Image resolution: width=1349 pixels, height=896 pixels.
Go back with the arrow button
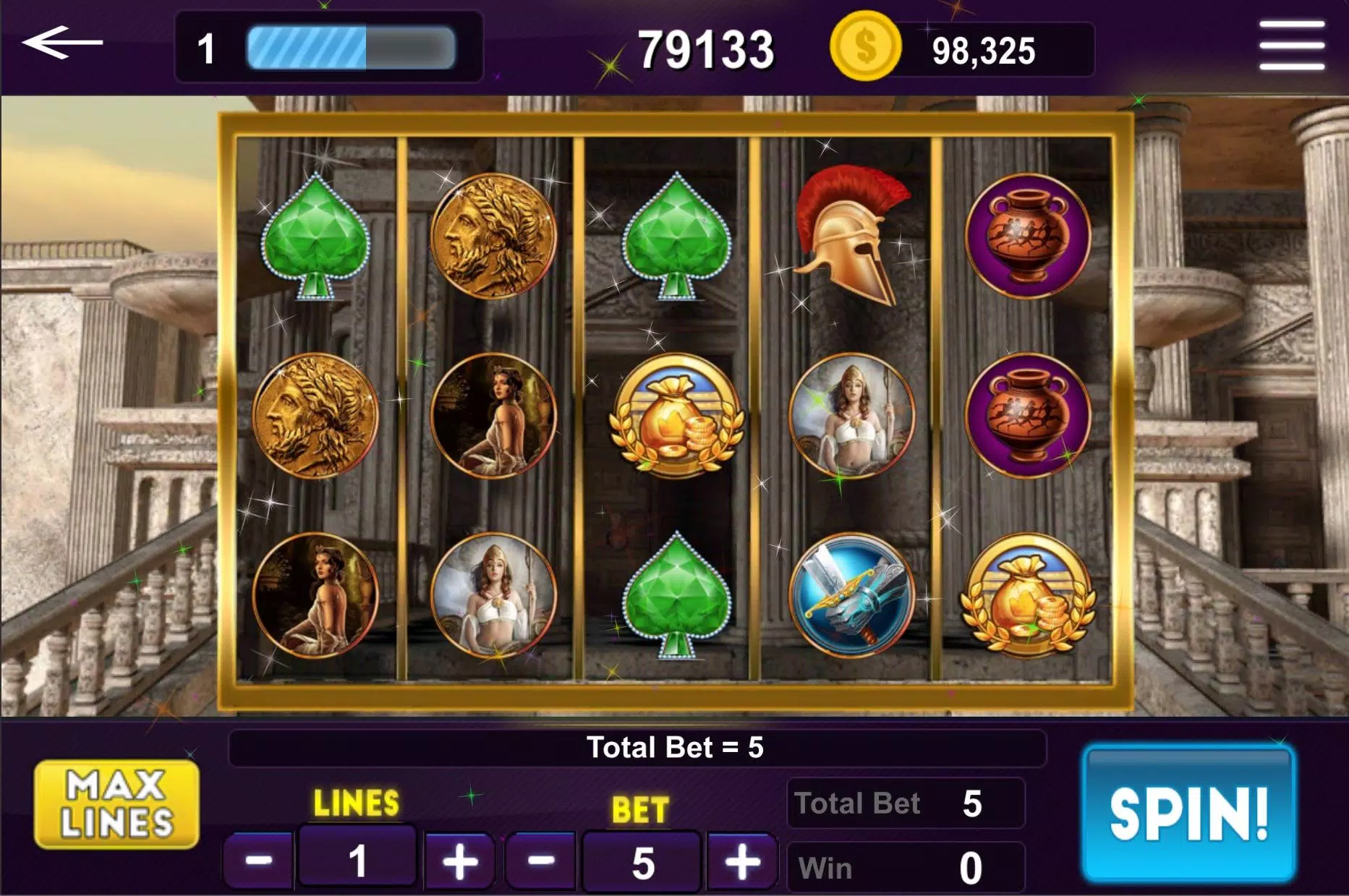(x=63, y=43)
